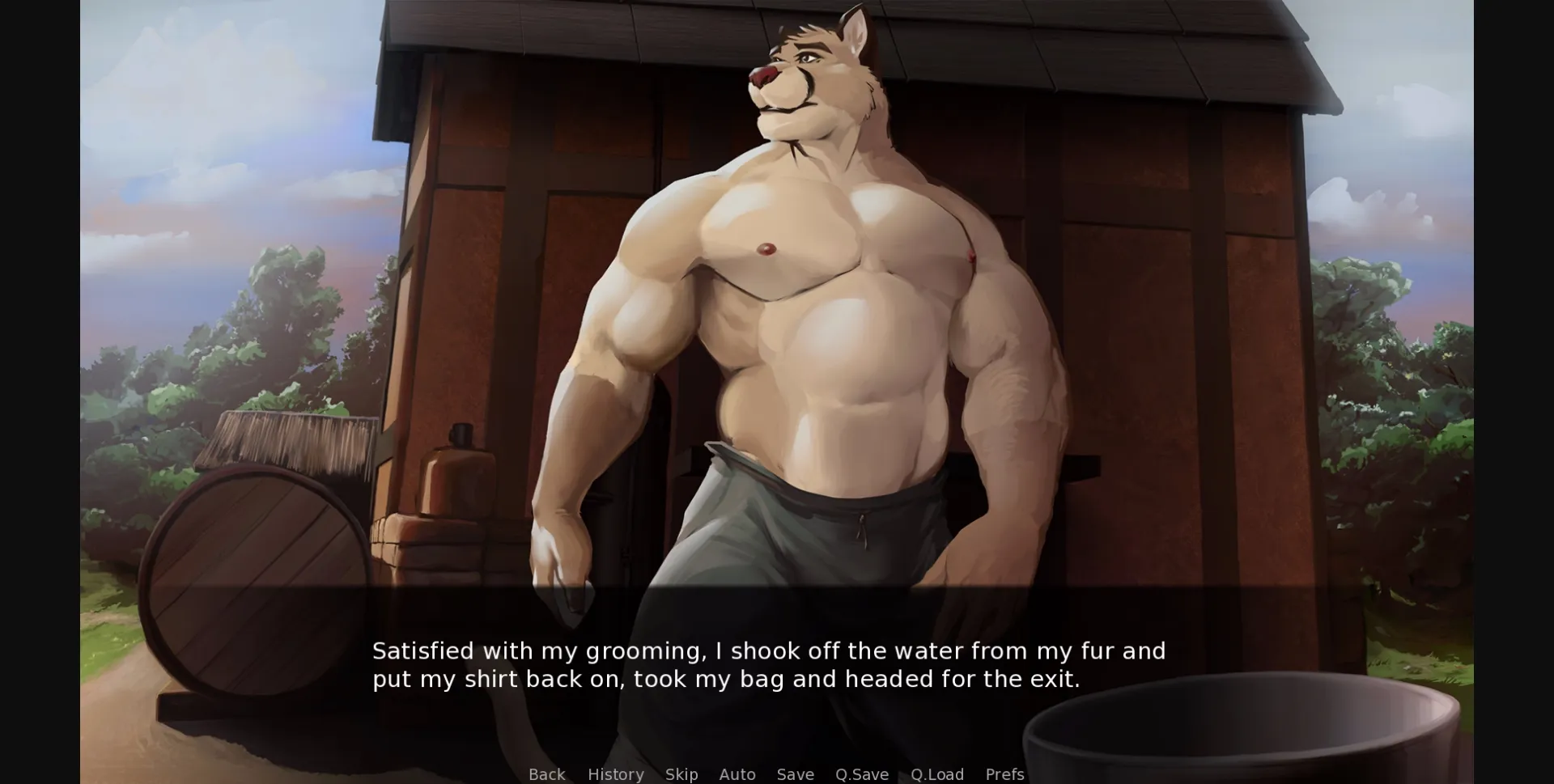Open the Prefs preferences screen

click(x=1004, y=774)
